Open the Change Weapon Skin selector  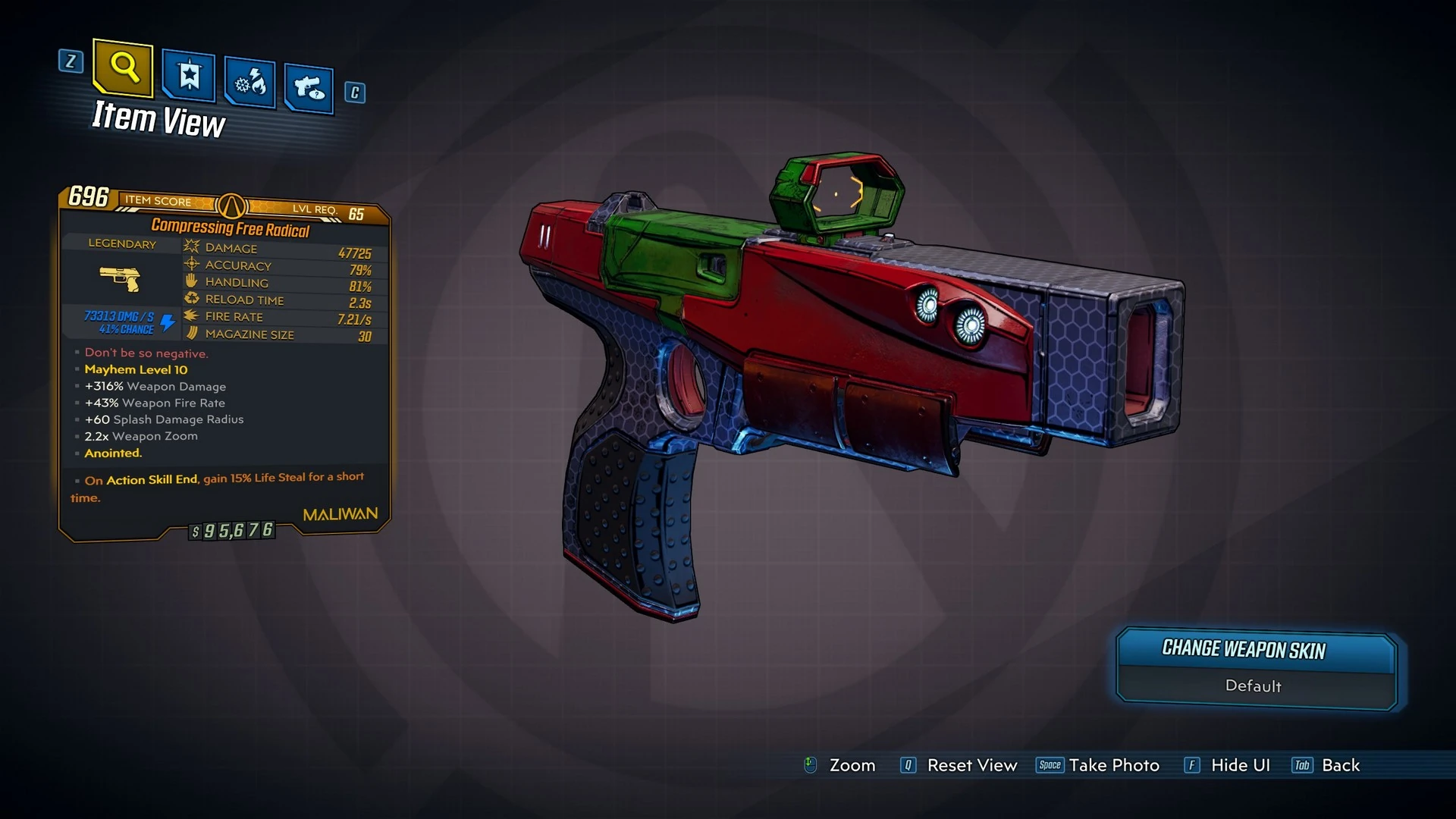tap(1255, 650)
